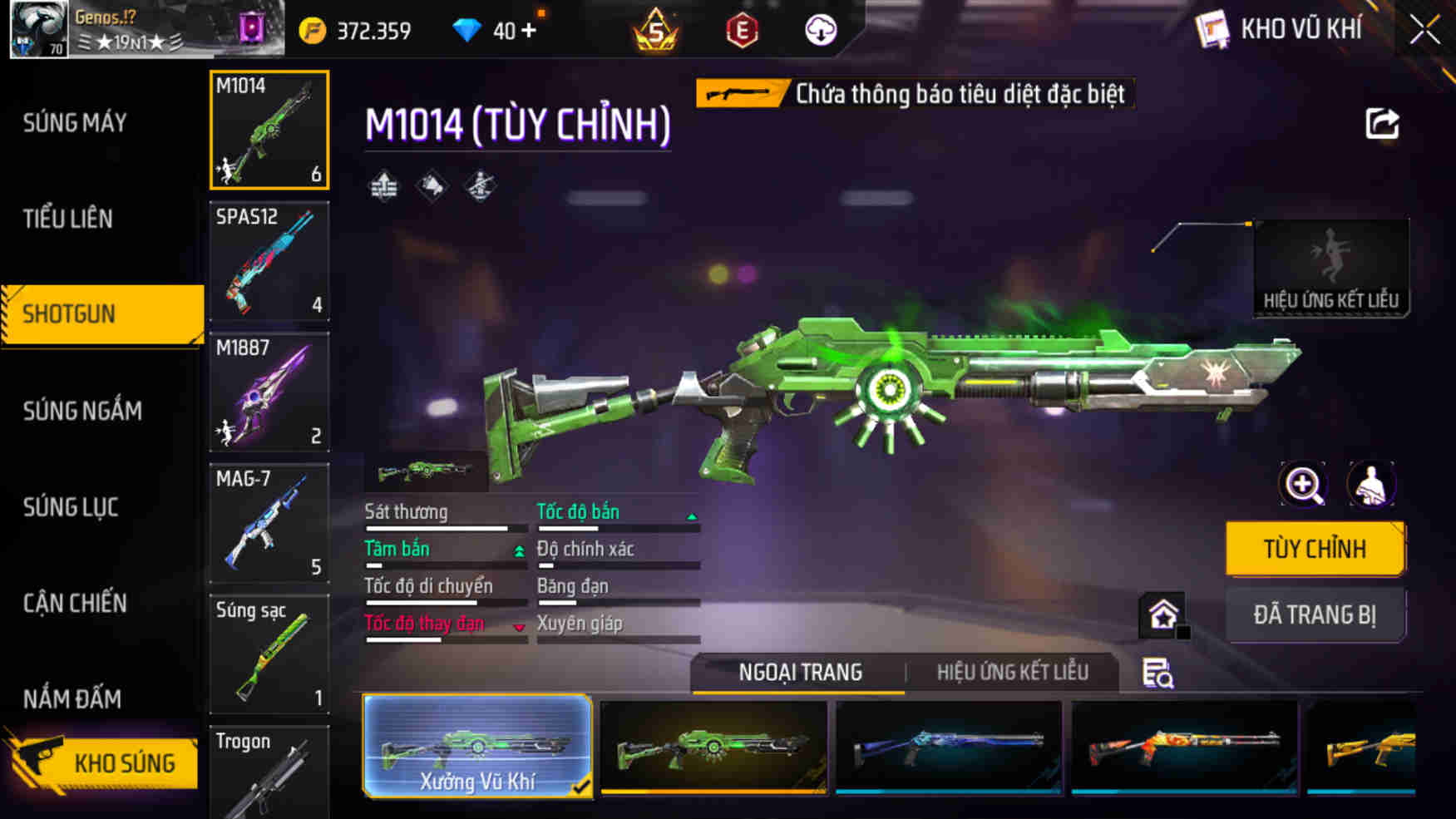Click the cloud download icon in top bar
1456x819 pixels.
pyautogui.click(x=820, y=30)
